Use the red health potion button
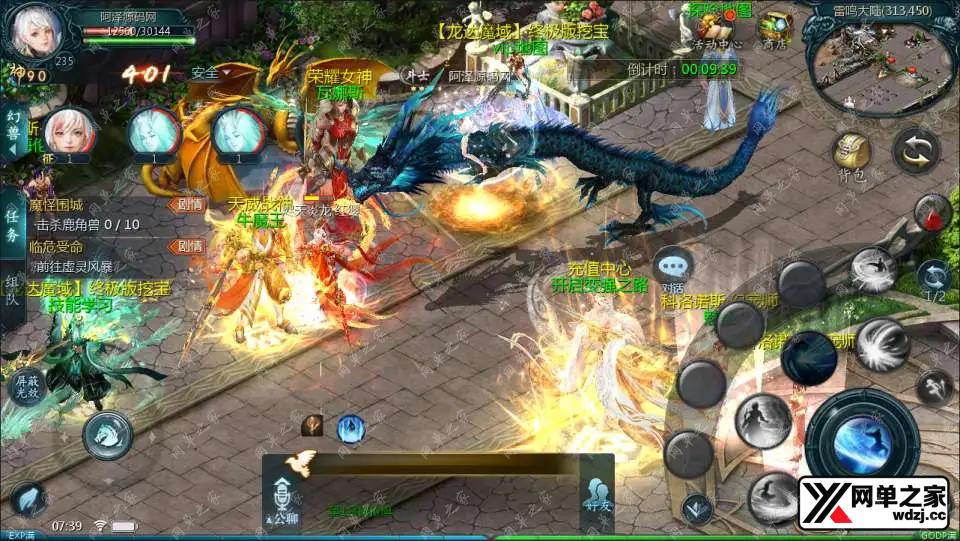This screenshot has height=541, width=960. pos(932,213)
